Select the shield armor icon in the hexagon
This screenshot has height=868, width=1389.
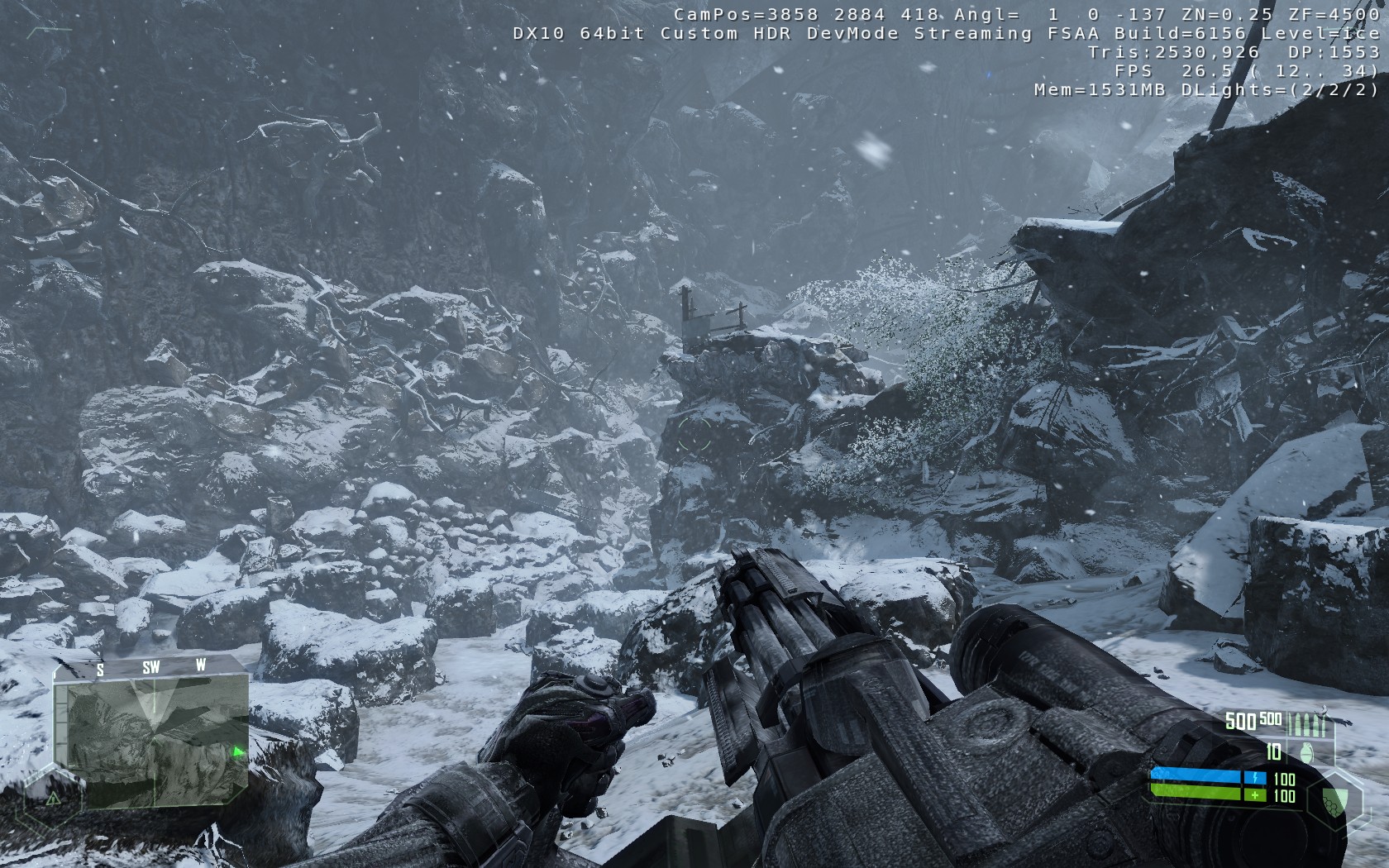[x=1334, y=800]
